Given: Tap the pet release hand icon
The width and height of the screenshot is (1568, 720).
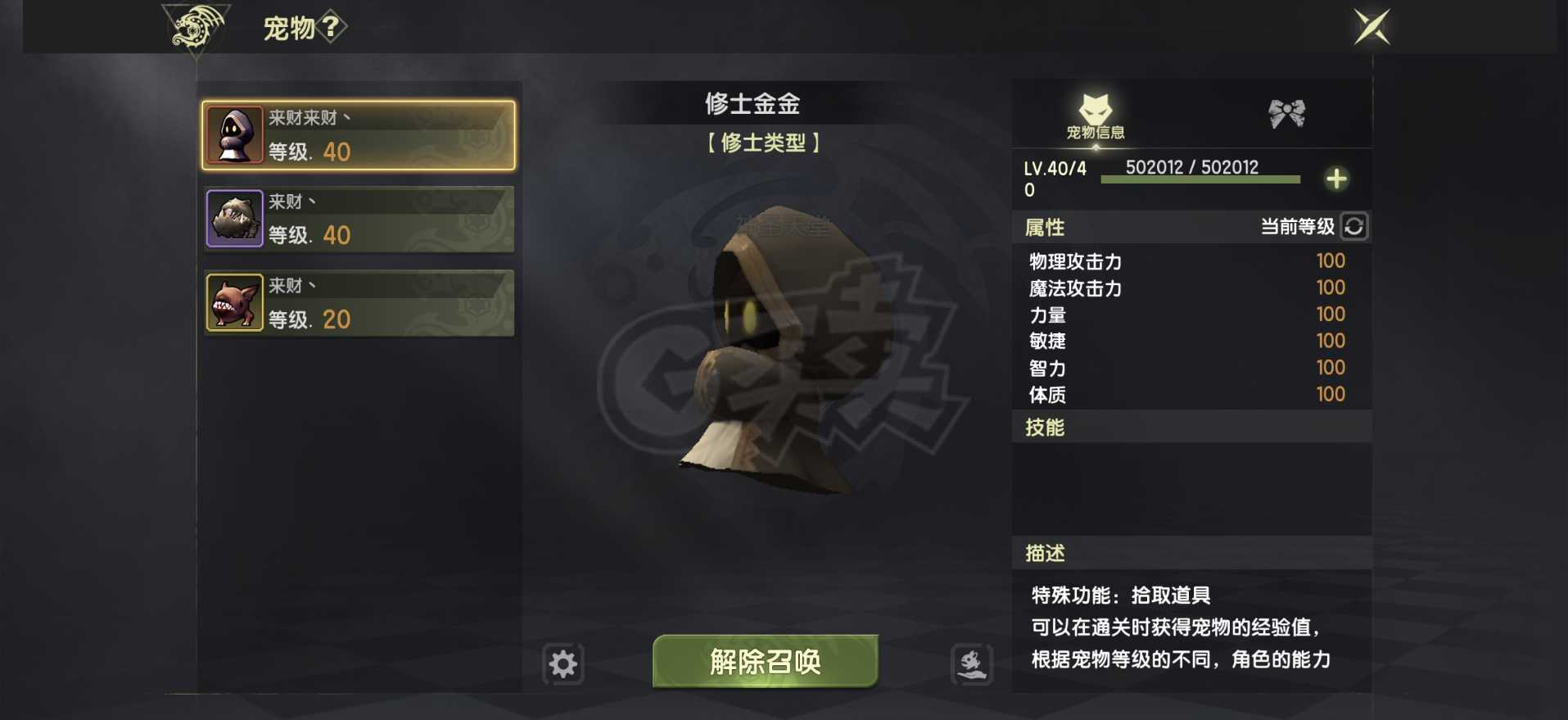Looking at the screenshot, I should coord(969,664).
